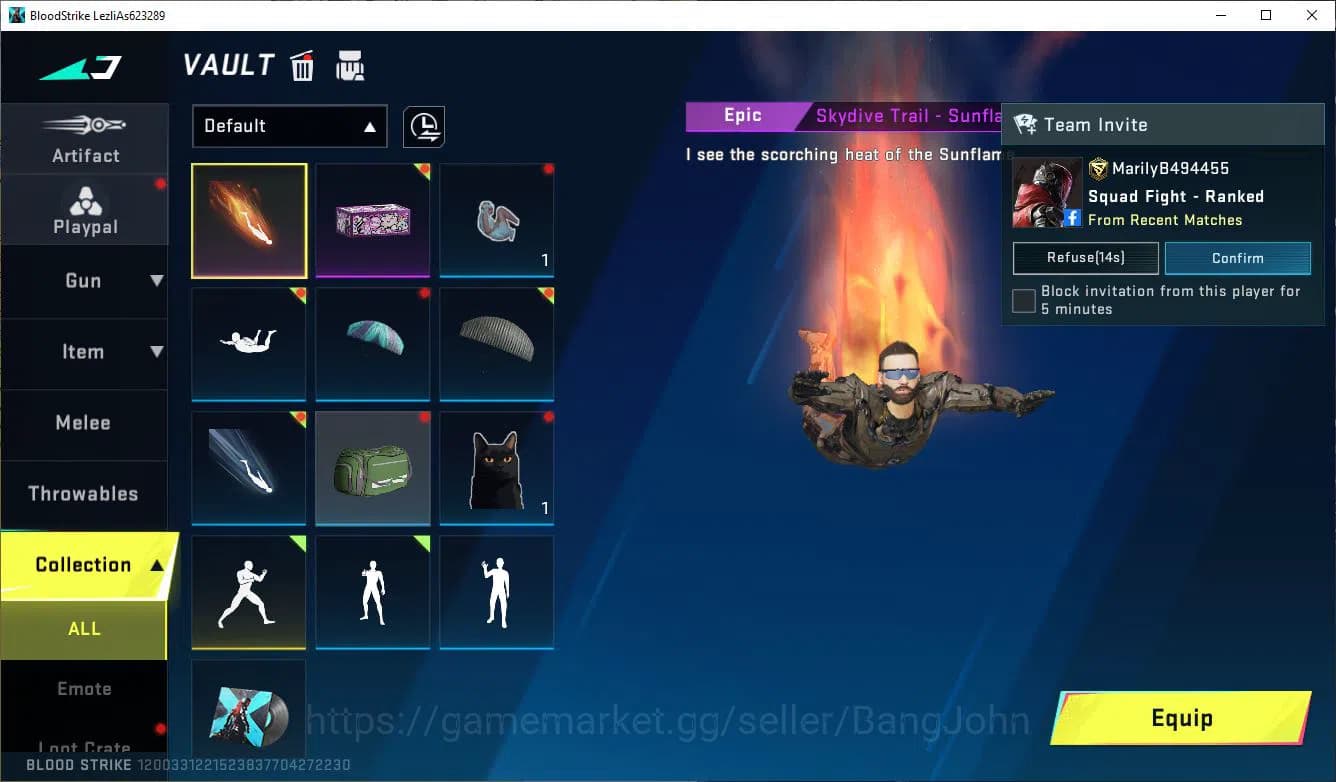
Task: Click the recent items clock icon
Action: (423, 127)
